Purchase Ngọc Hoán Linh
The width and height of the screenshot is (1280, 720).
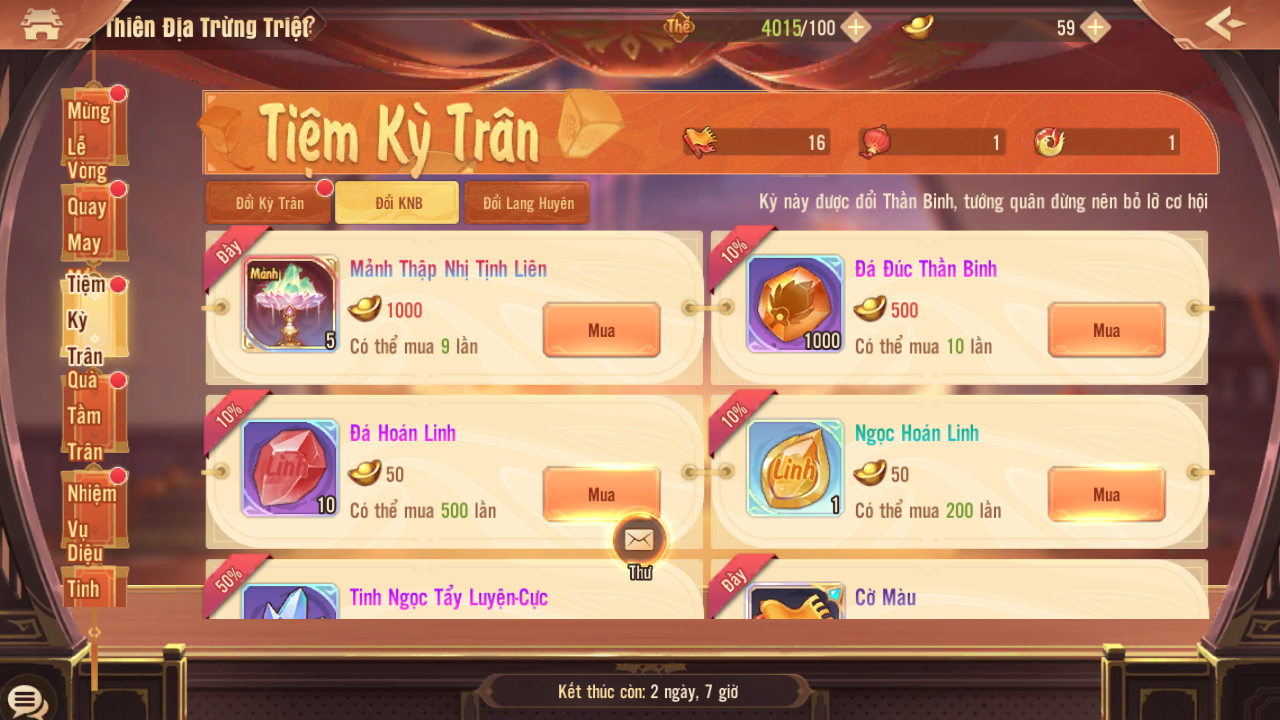(1106, 494)
